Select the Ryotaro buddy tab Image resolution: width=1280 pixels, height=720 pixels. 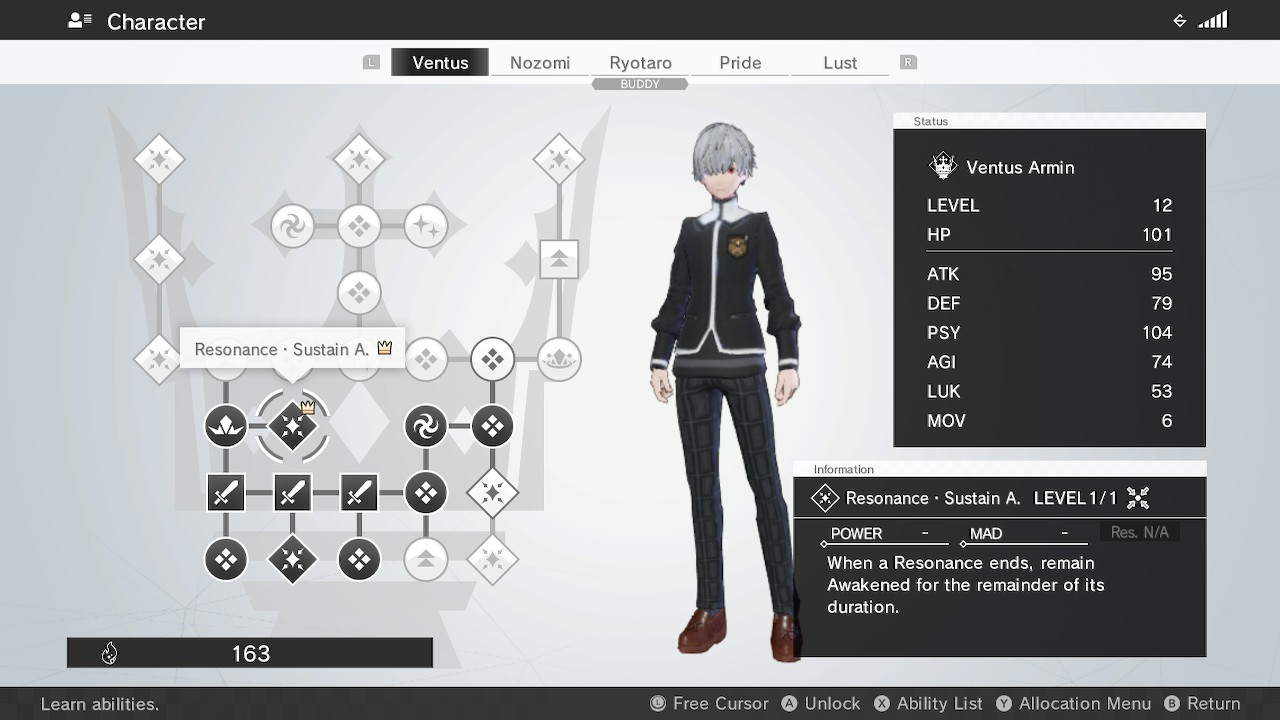tap(640, 62)
